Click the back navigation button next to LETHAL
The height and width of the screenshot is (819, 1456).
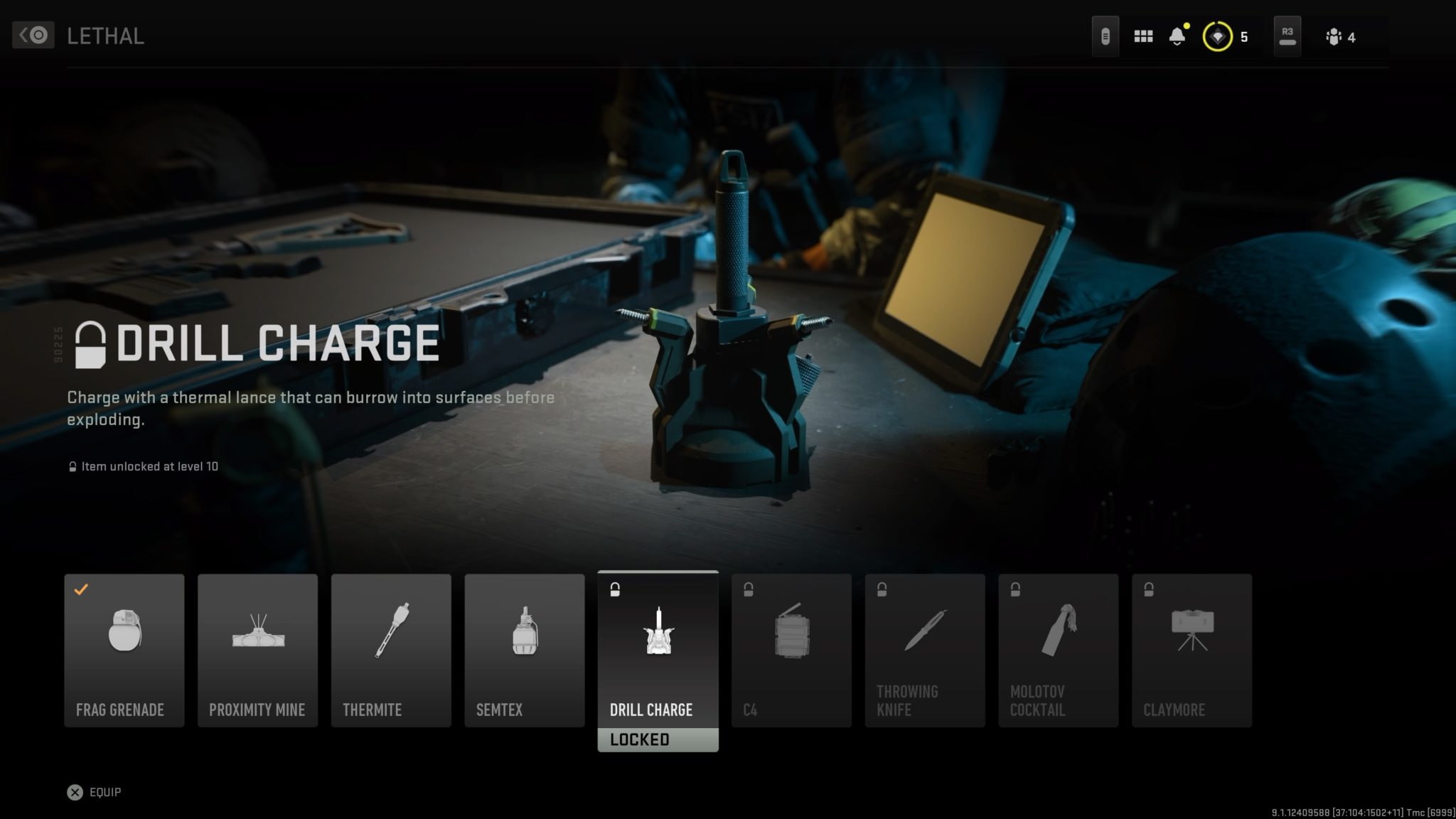33,35
